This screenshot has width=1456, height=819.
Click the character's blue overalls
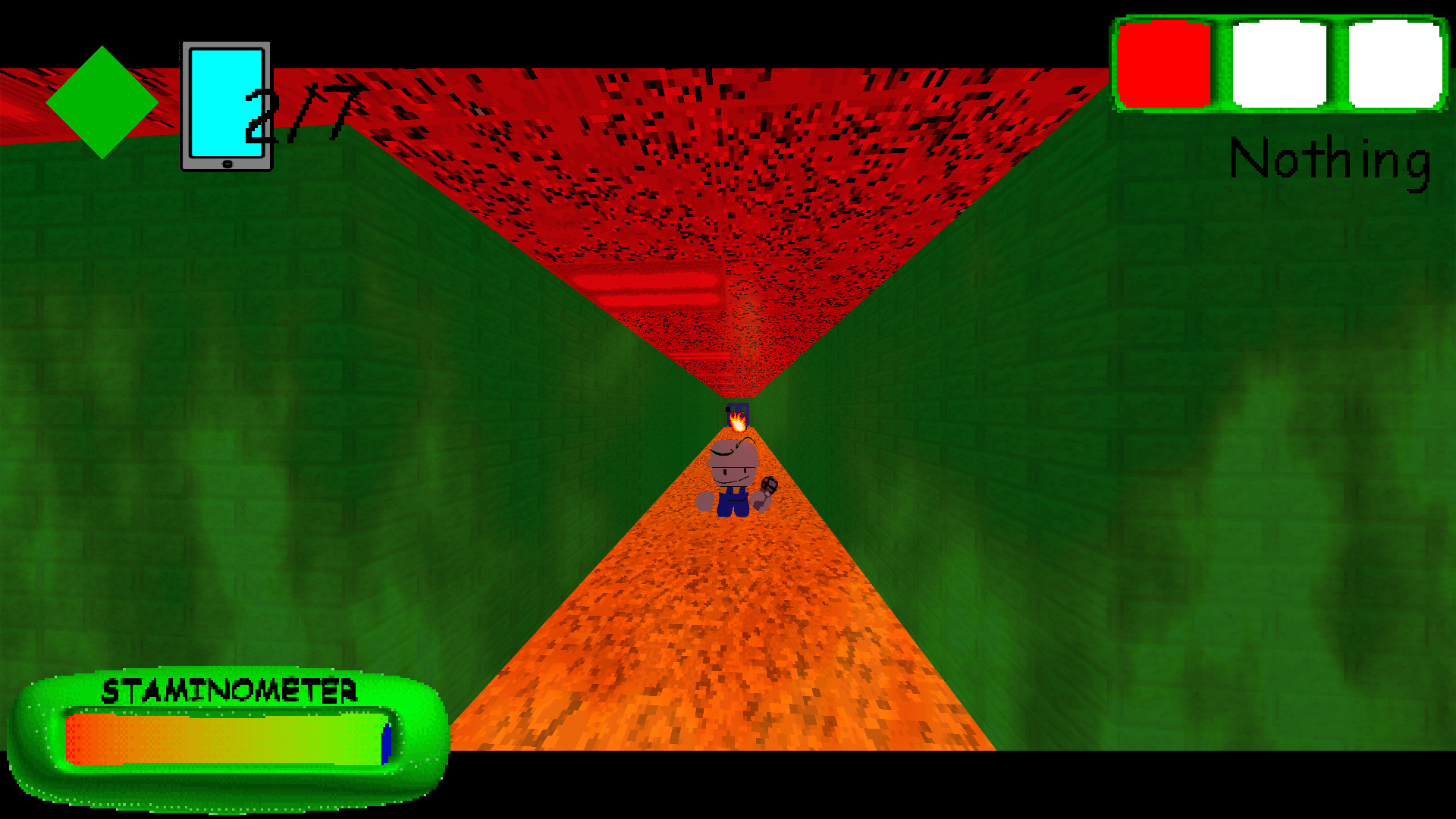[733, 502]
